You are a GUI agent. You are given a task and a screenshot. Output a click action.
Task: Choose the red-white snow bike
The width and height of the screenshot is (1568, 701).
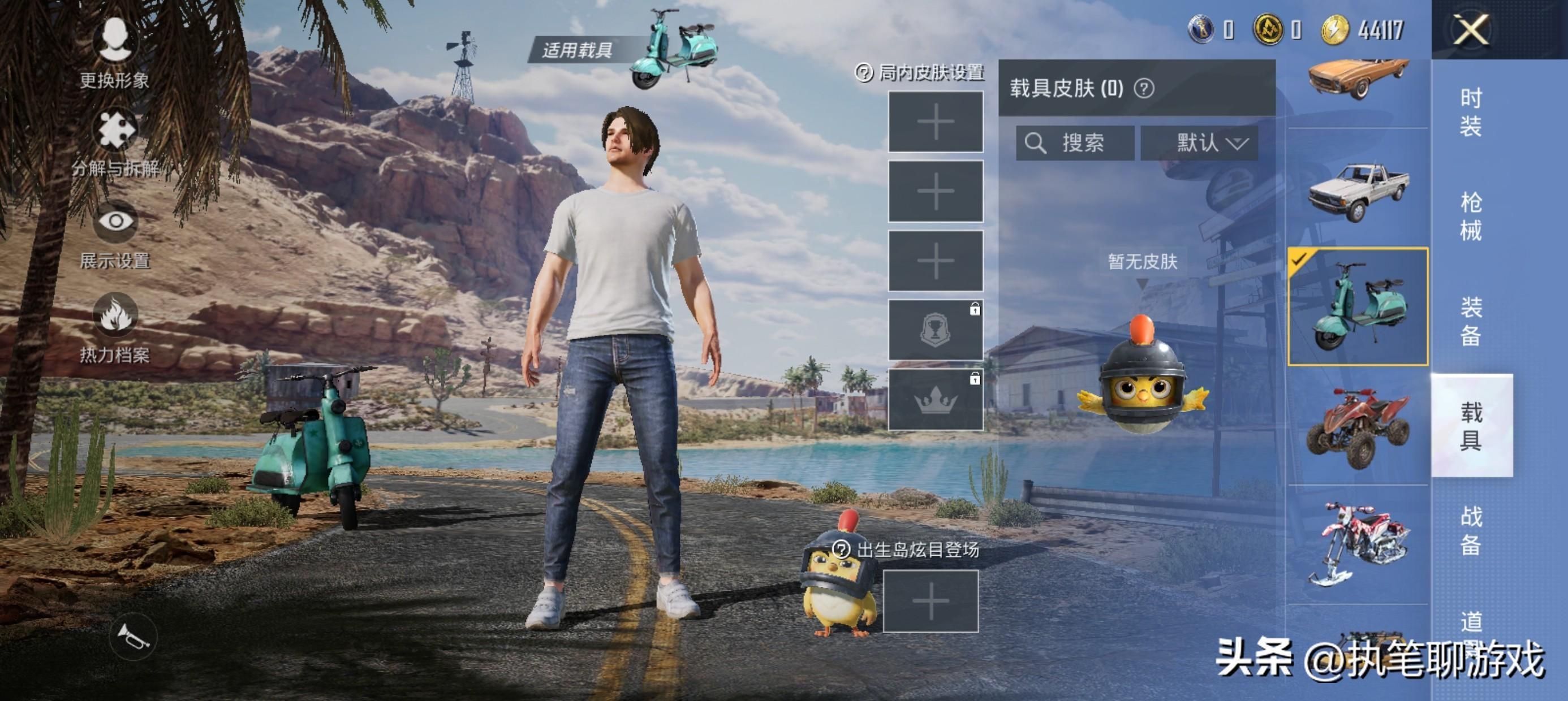pyautogui.click(x=1358, y=543)
